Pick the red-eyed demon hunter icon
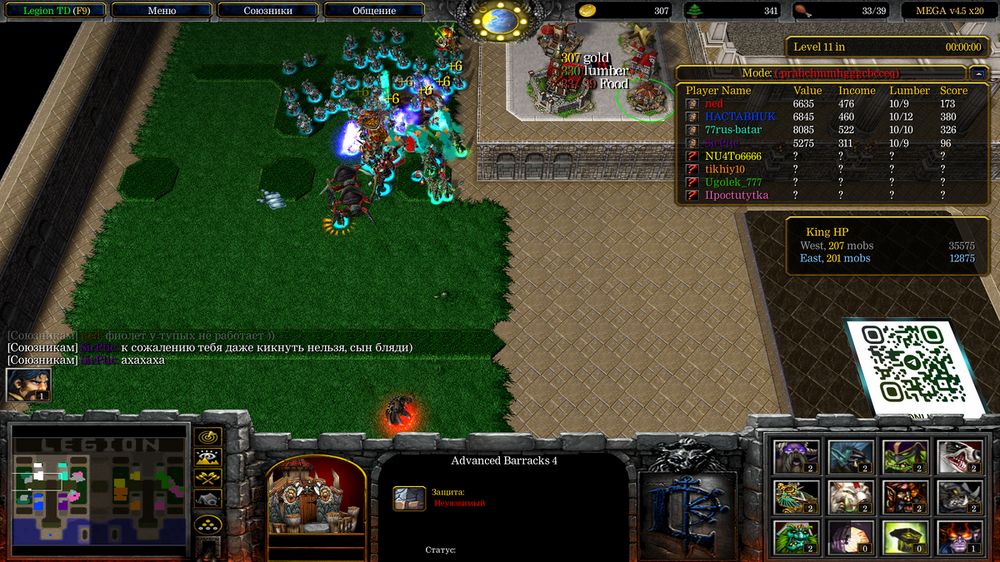The width and height of the screenshot is (1000, 562). tap(959, 536)
